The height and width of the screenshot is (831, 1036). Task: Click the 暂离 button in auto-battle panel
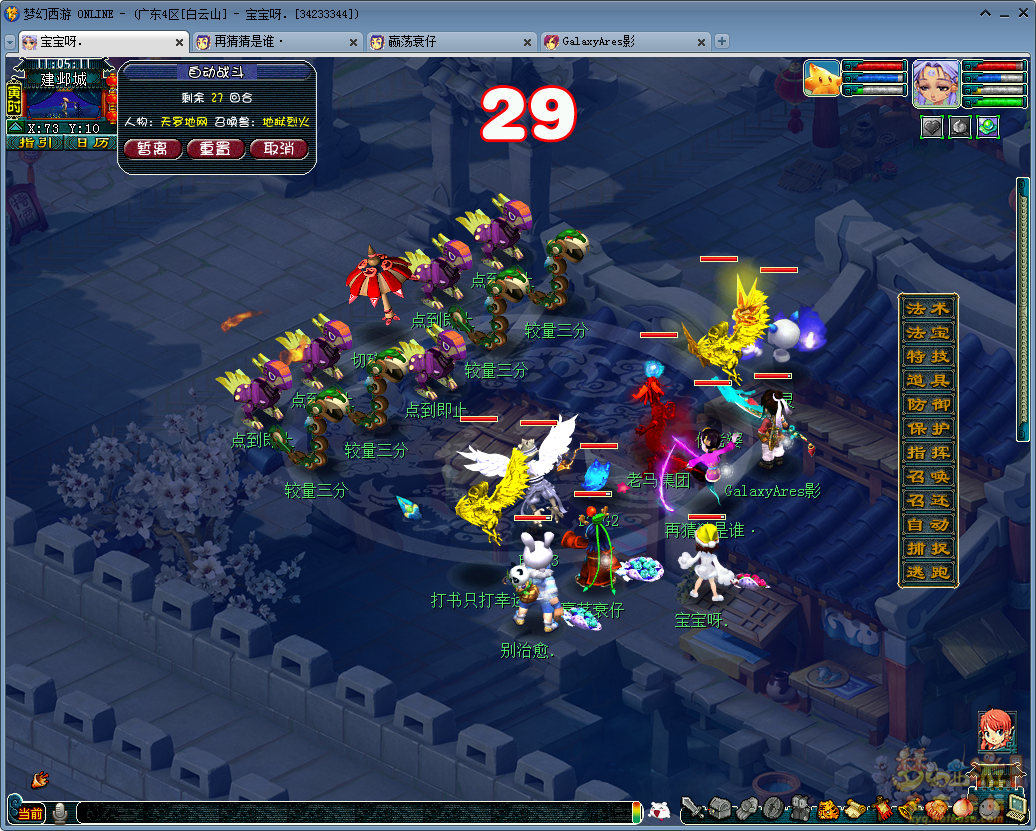153,149
